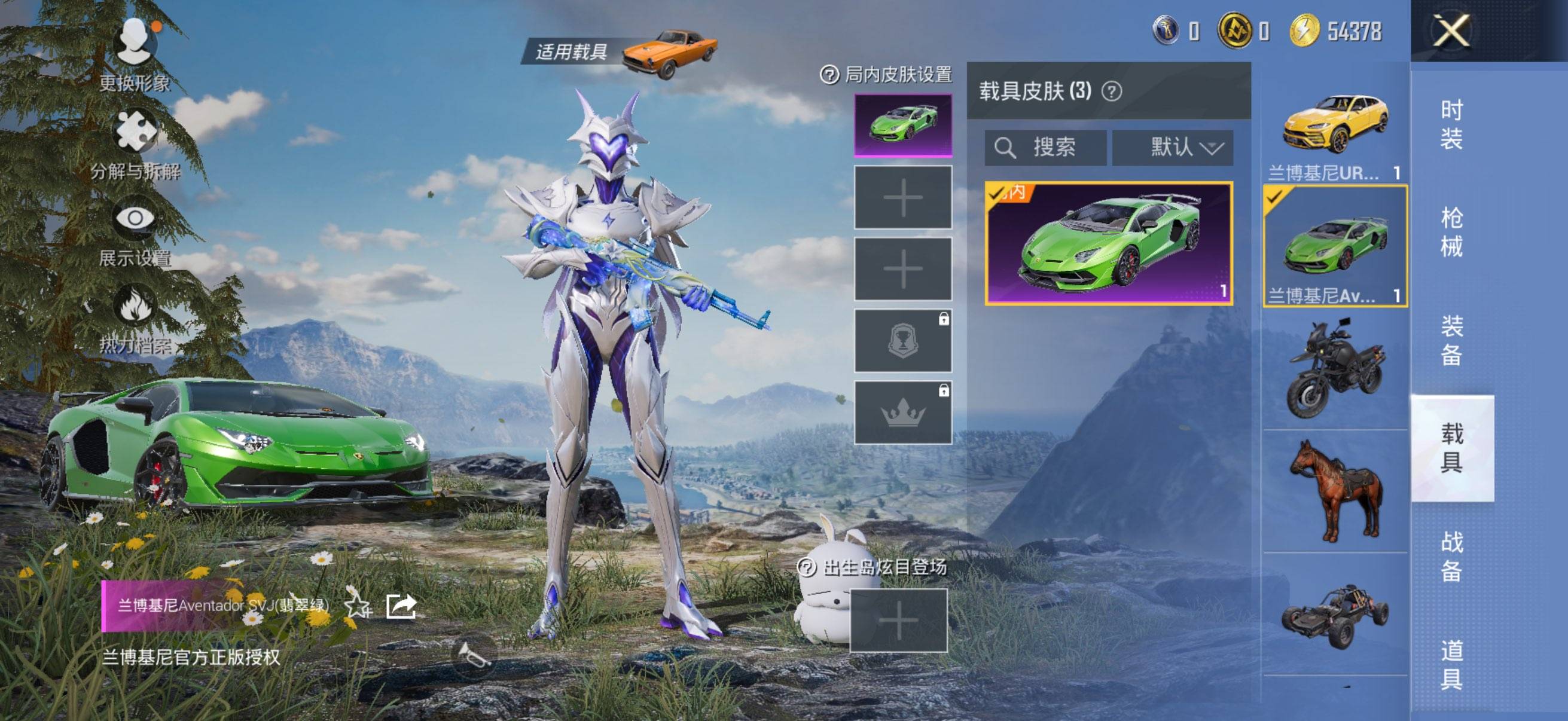Switch to the 战备 tab
The height and width of the screenshot is (721, 1568).
click(1452, 556)
